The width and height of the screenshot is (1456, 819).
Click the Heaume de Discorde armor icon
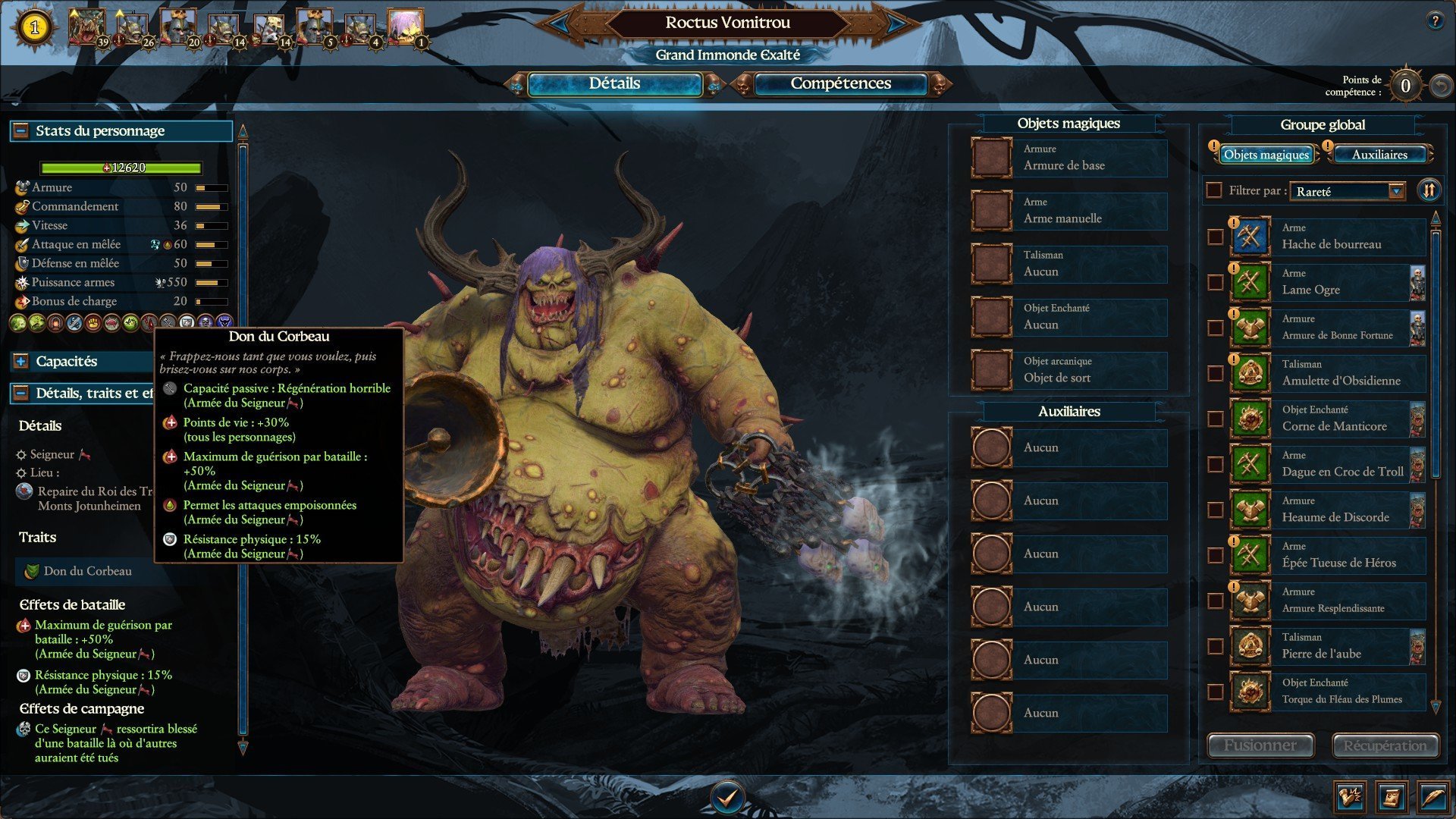1250,509
